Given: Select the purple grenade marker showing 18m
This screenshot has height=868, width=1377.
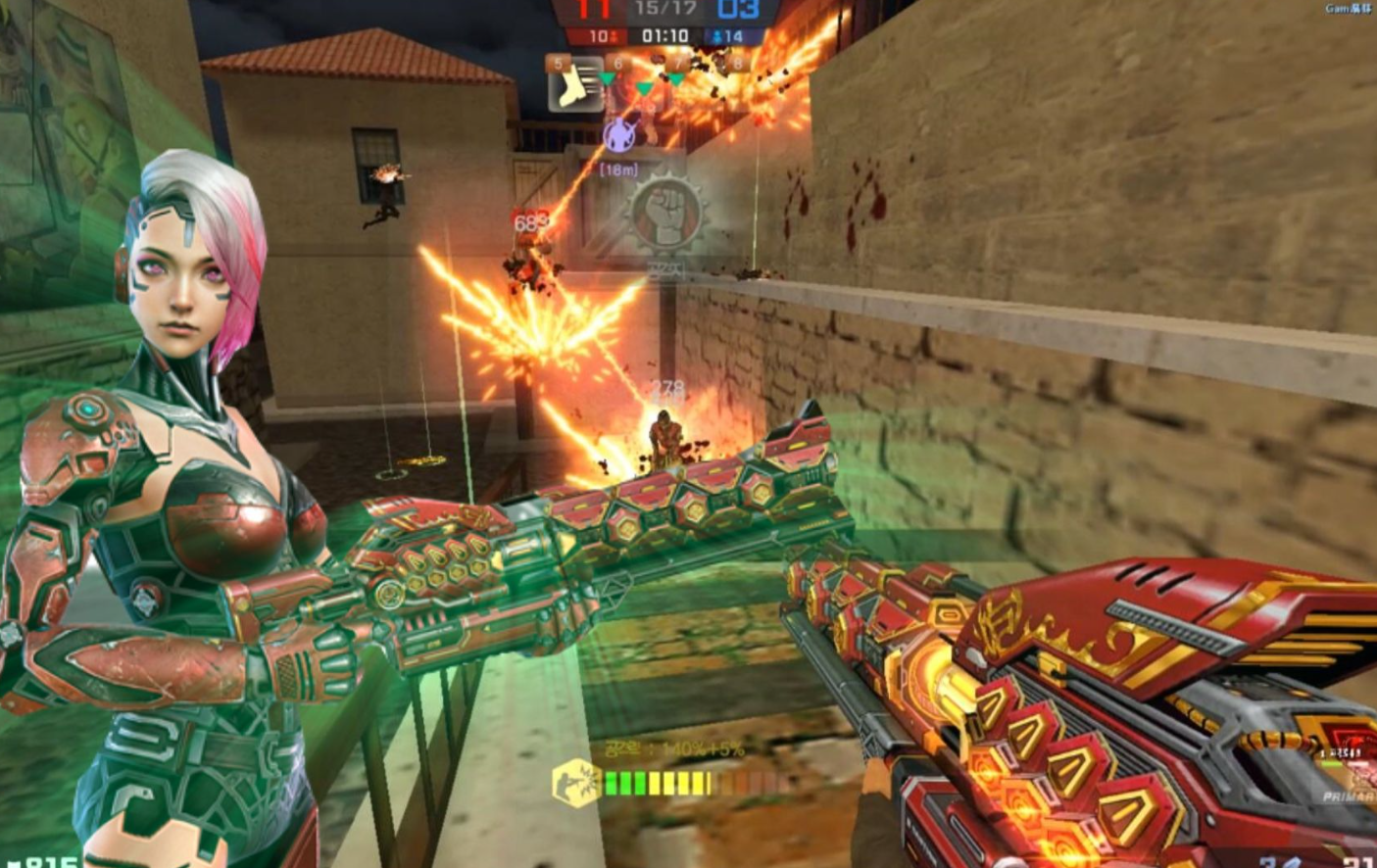Looking at the screenshot, I should 619,134.
